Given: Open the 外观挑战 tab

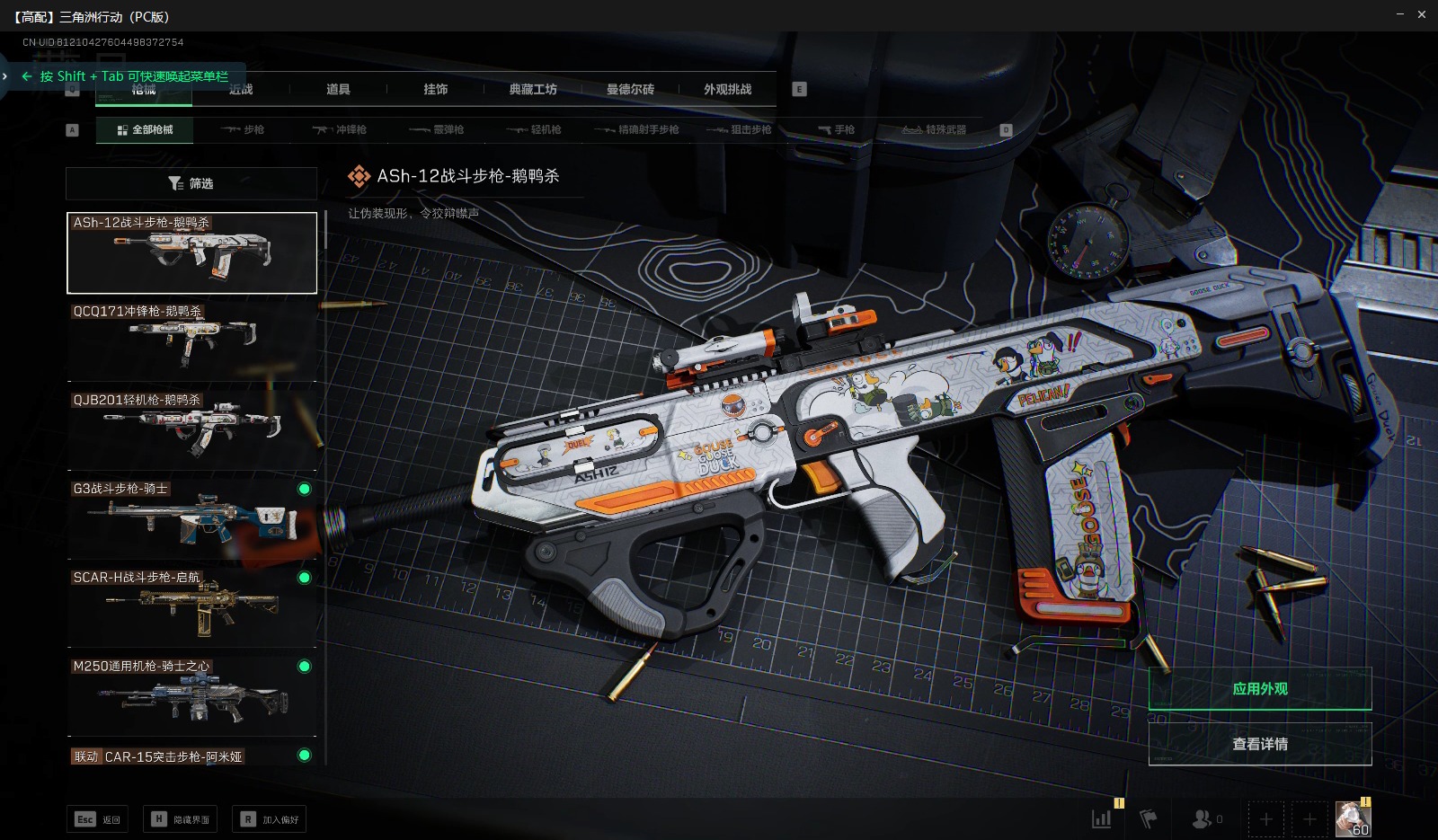Looking at the screenshot, I should 727,89.
